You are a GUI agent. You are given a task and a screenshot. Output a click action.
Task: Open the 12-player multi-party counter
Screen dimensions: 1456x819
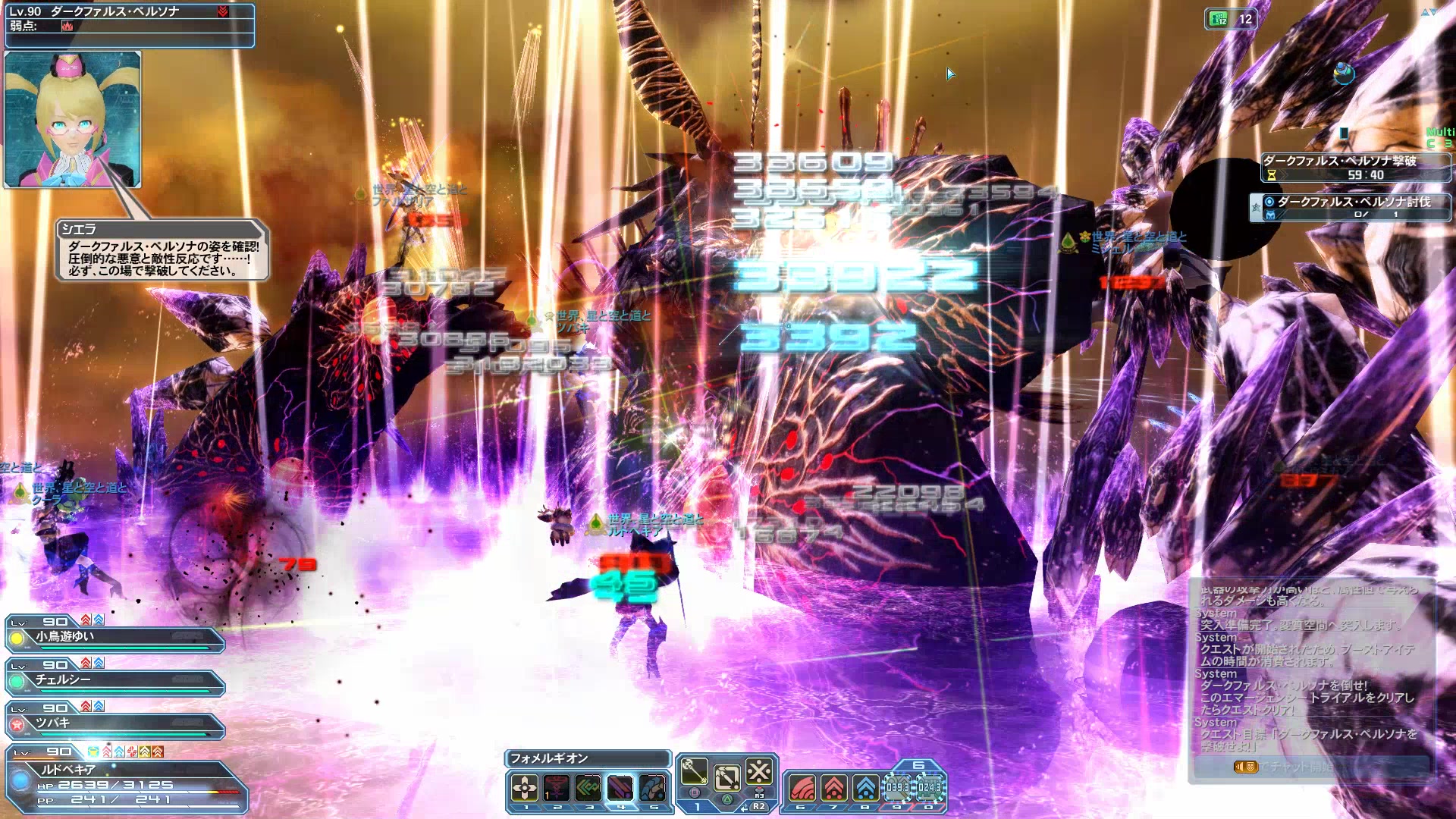tap(1230, 19)
